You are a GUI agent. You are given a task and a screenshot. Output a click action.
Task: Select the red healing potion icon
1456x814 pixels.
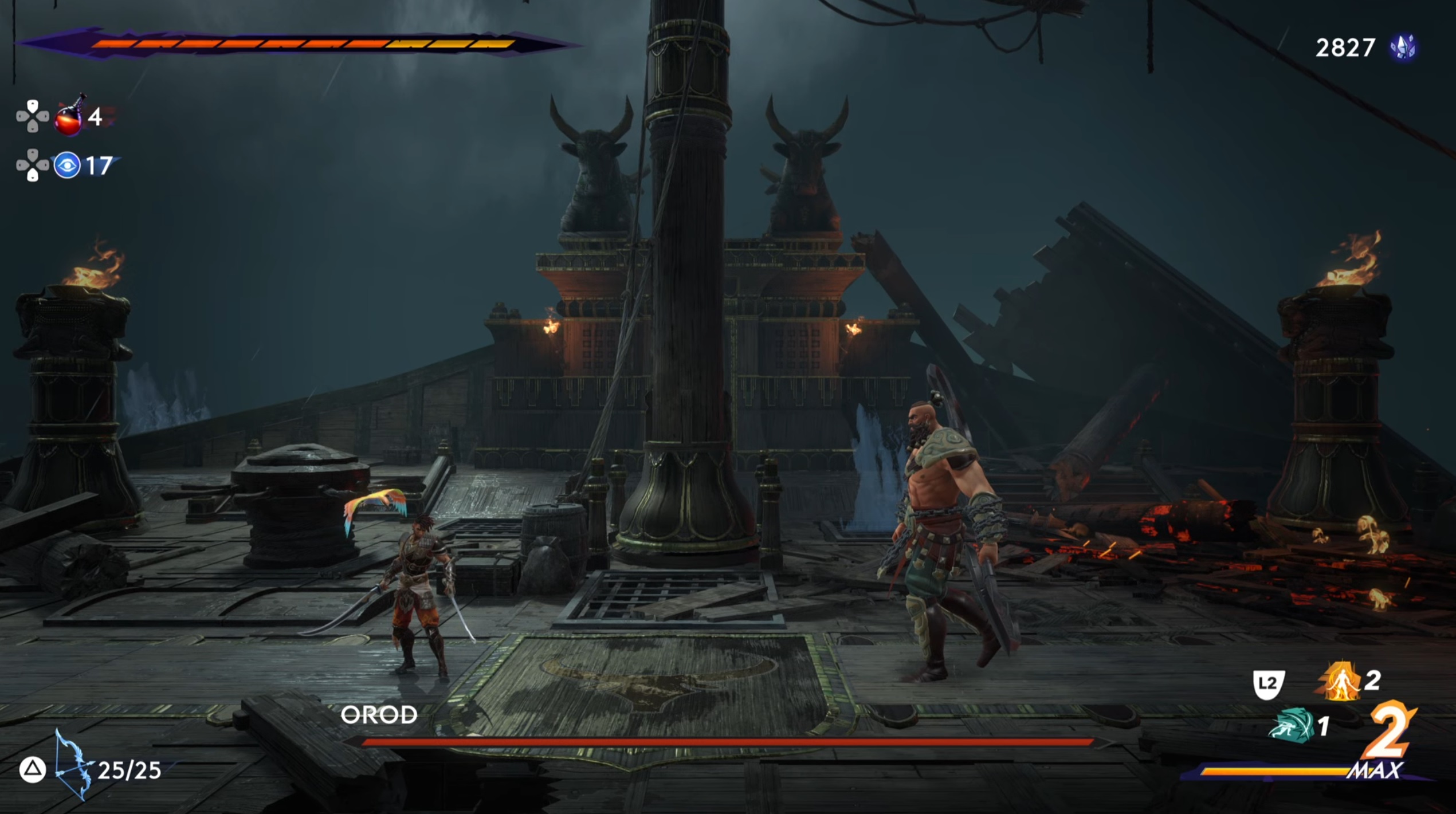(x=68, y=117)
